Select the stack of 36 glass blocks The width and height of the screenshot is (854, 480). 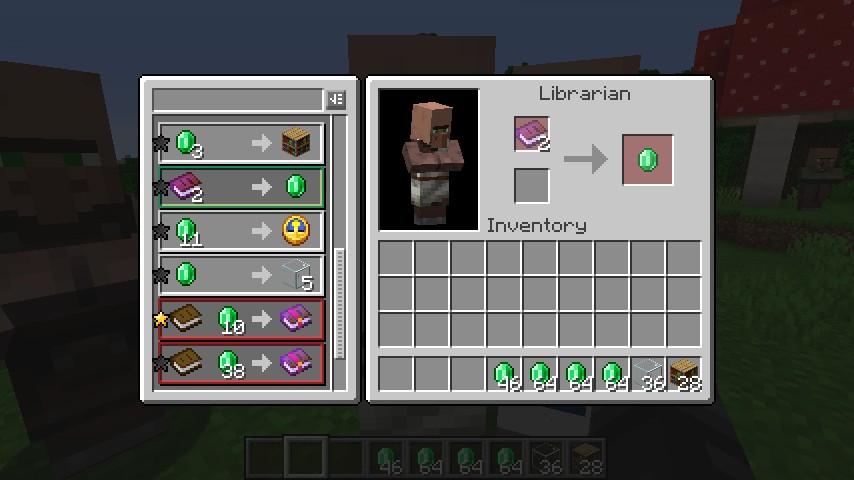click(648, 374)
